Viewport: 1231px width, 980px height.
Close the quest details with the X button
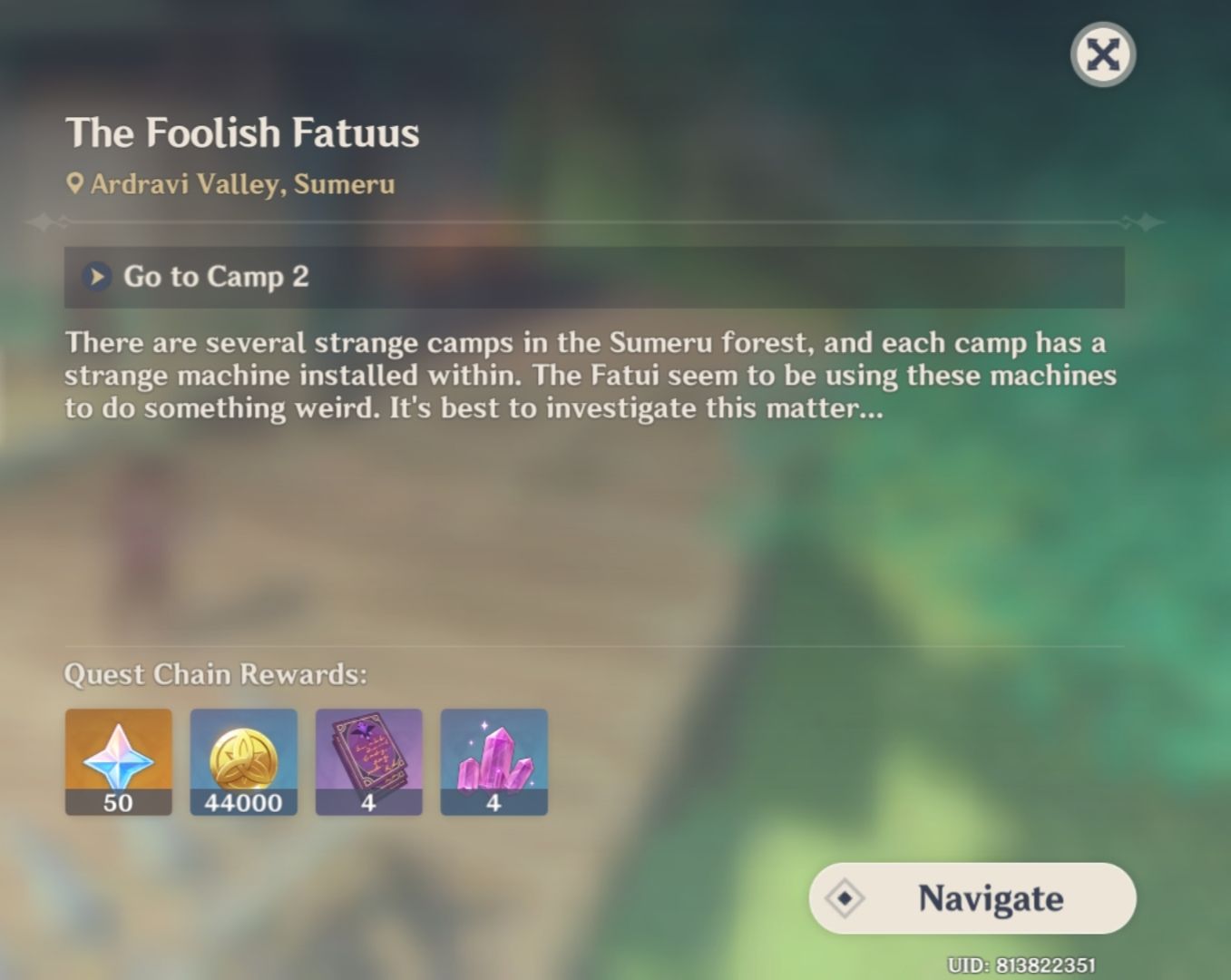coord(1101,54)
